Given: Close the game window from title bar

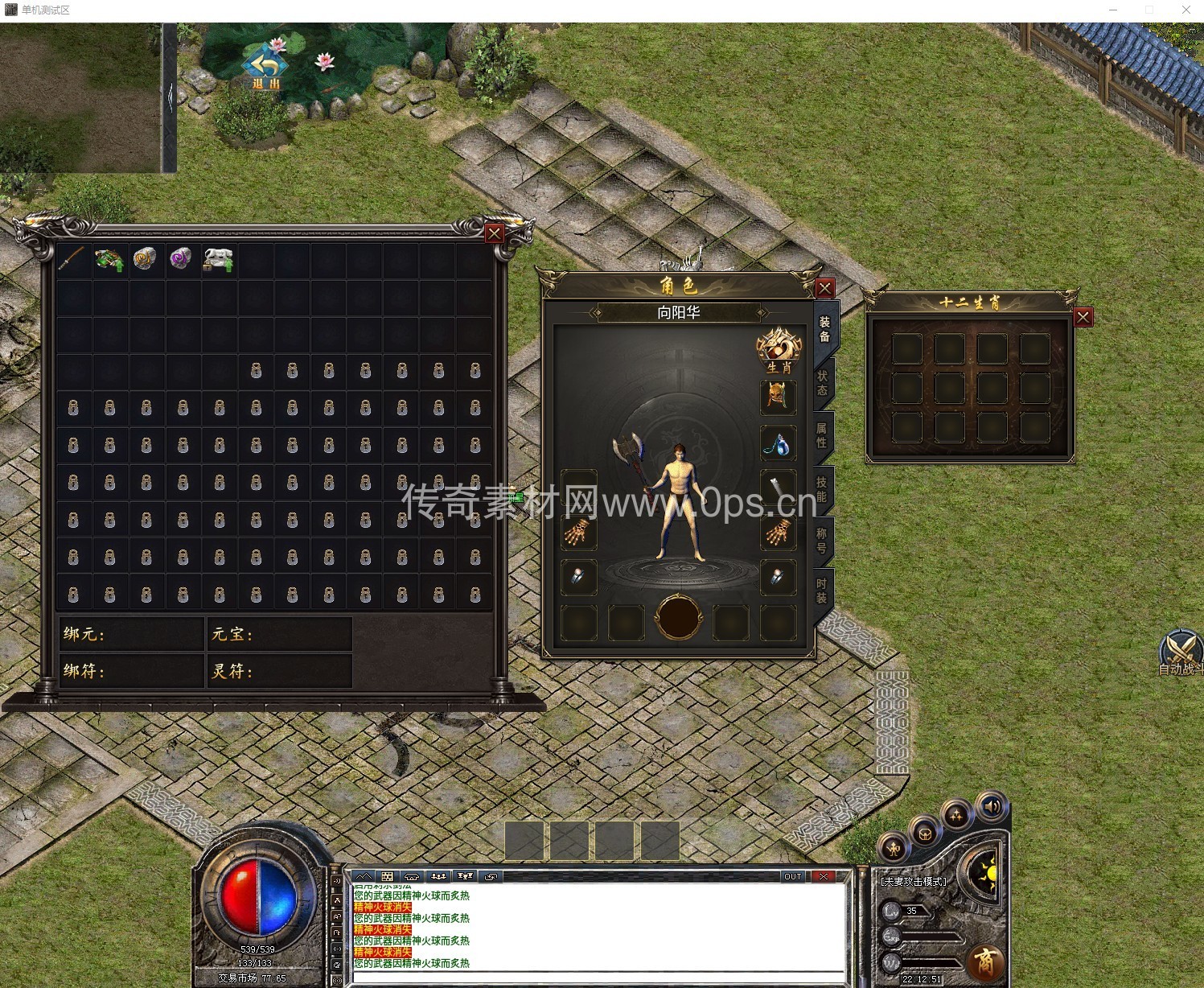Looking at the screenshot, I should [x=1186, y=10].
